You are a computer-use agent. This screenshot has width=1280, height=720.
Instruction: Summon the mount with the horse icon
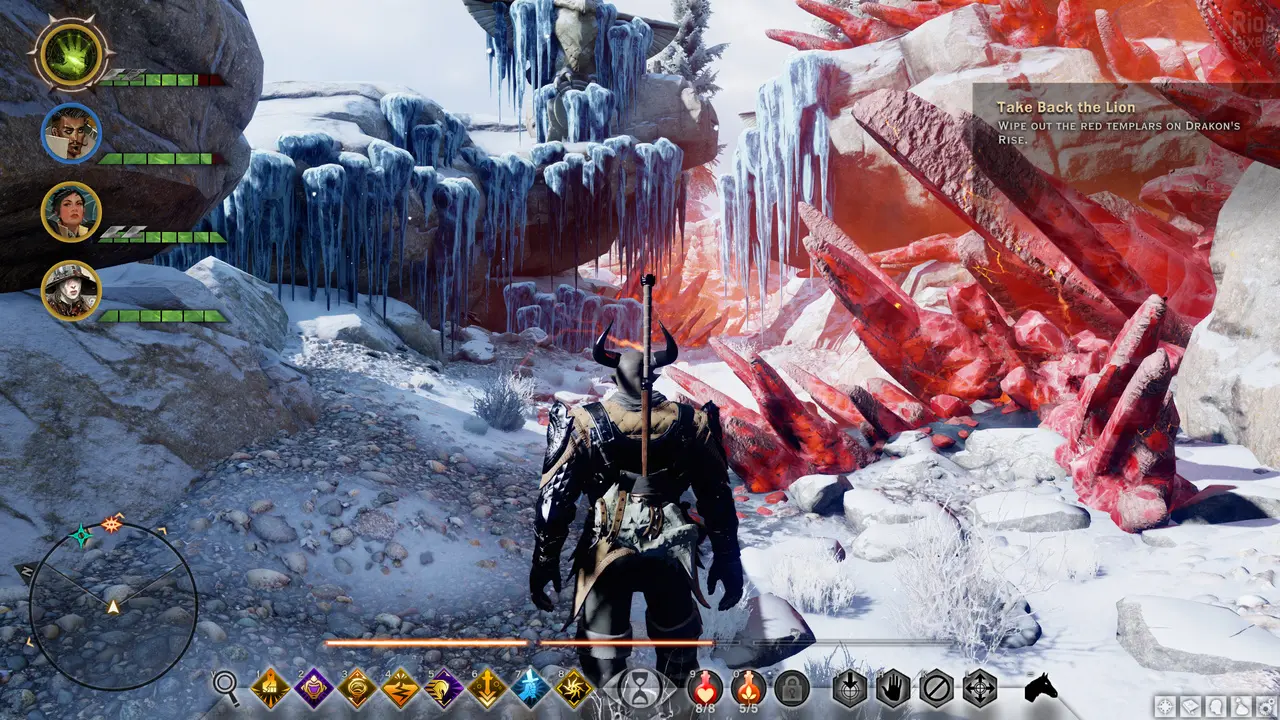(1041, 688)
